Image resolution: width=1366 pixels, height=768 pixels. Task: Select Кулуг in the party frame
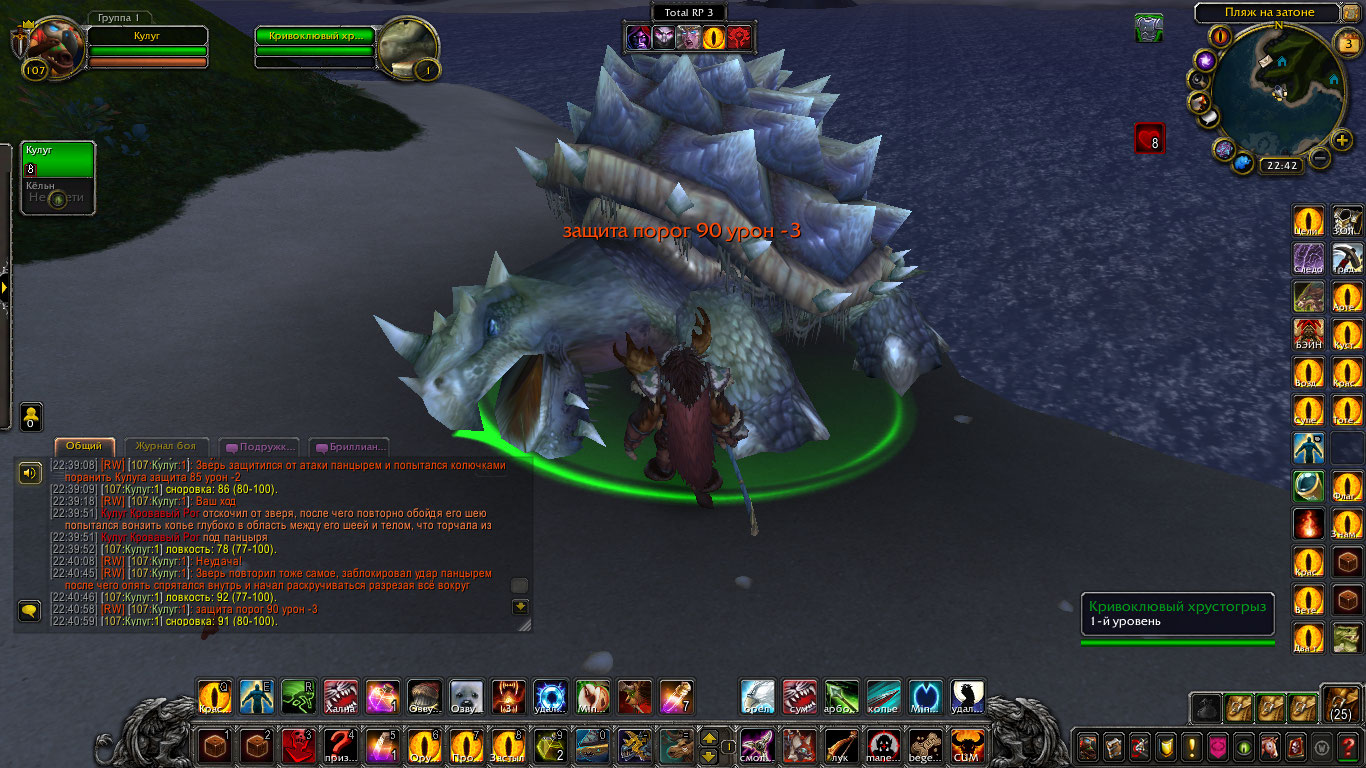click(x=58, y=160)
